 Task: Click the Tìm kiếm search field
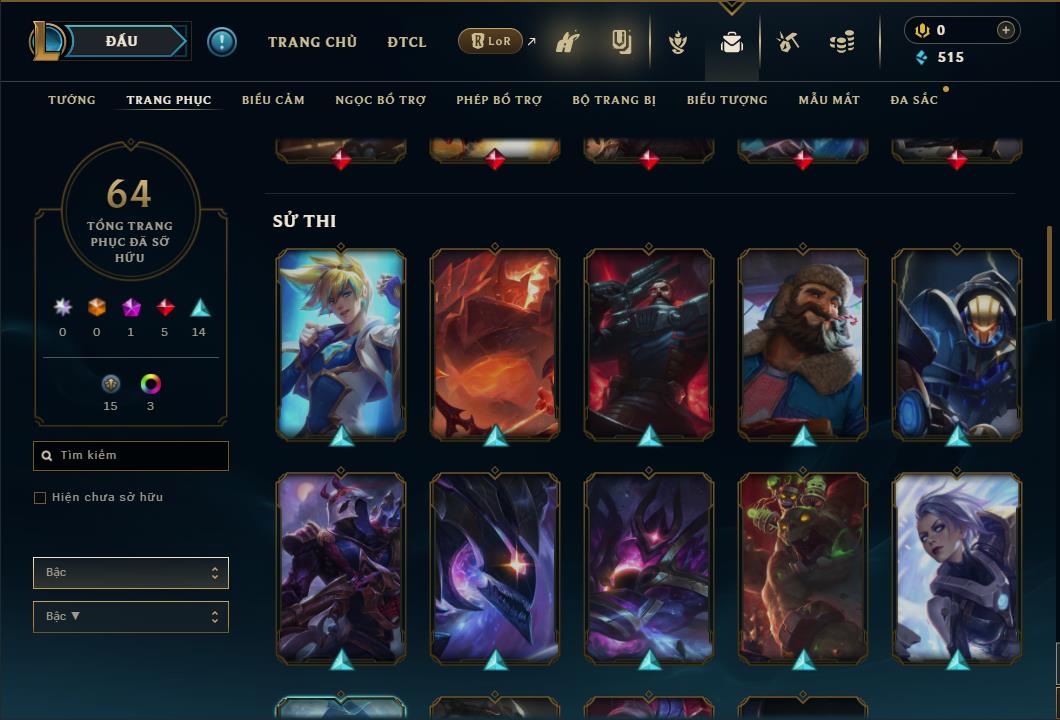(x=131, y=456)
